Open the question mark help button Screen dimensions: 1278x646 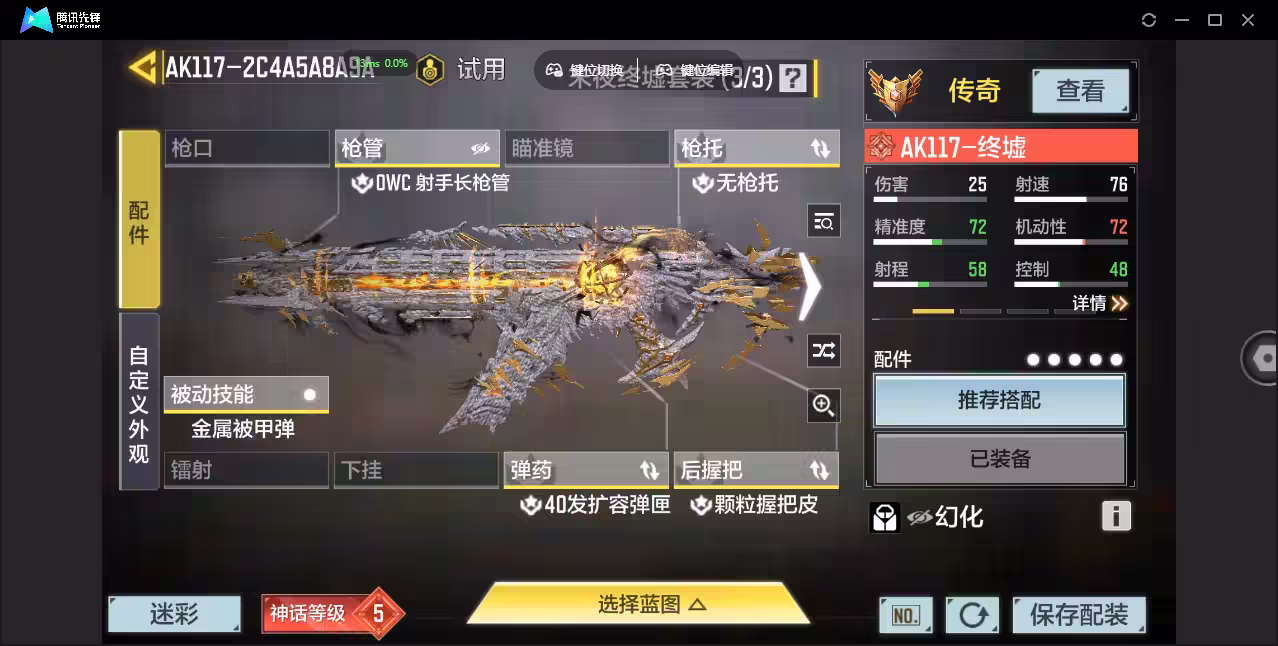[793, 78]
